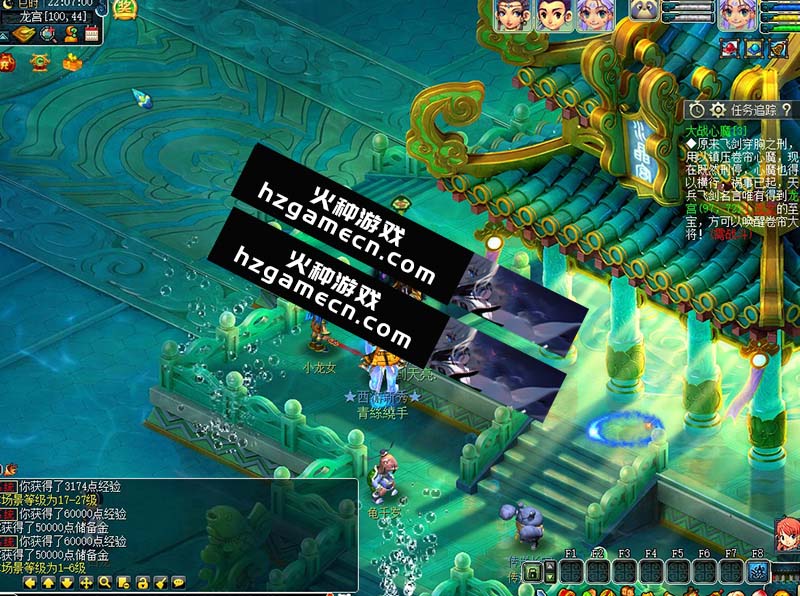Select the panda pet portrait
The image size is (800, 596).
tap(644, 12)
